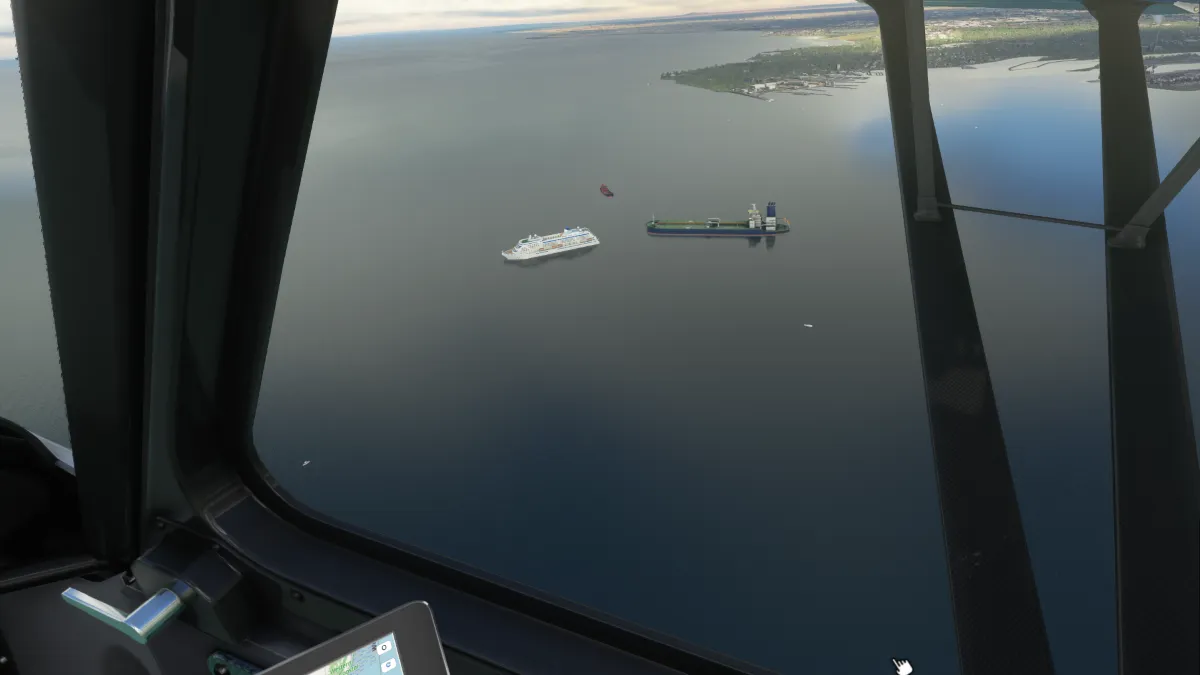
Task: Click the tablet's white button with dark circle
Action: click(384, 648)
